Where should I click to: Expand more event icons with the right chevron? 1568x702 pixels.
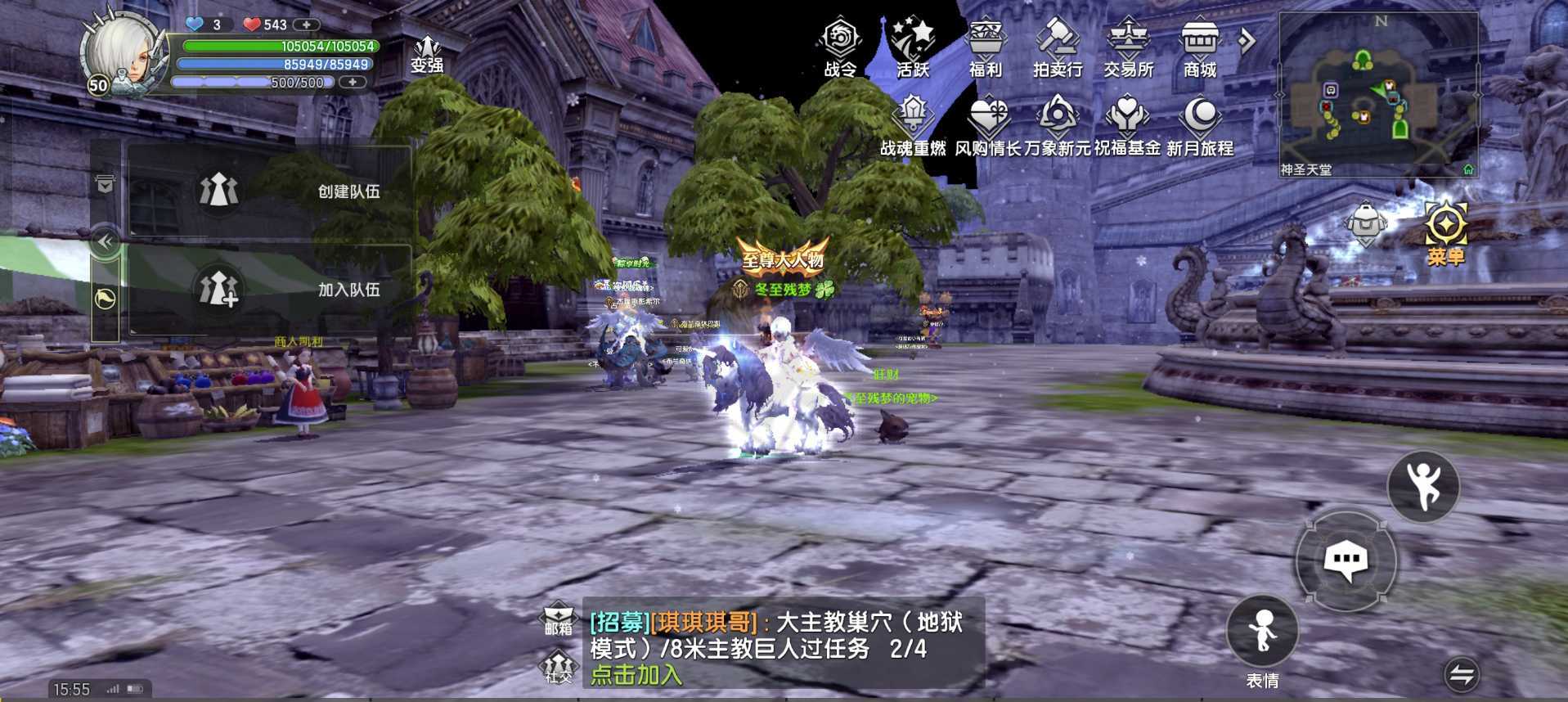pyautogui.click(x=1246, y=38)
